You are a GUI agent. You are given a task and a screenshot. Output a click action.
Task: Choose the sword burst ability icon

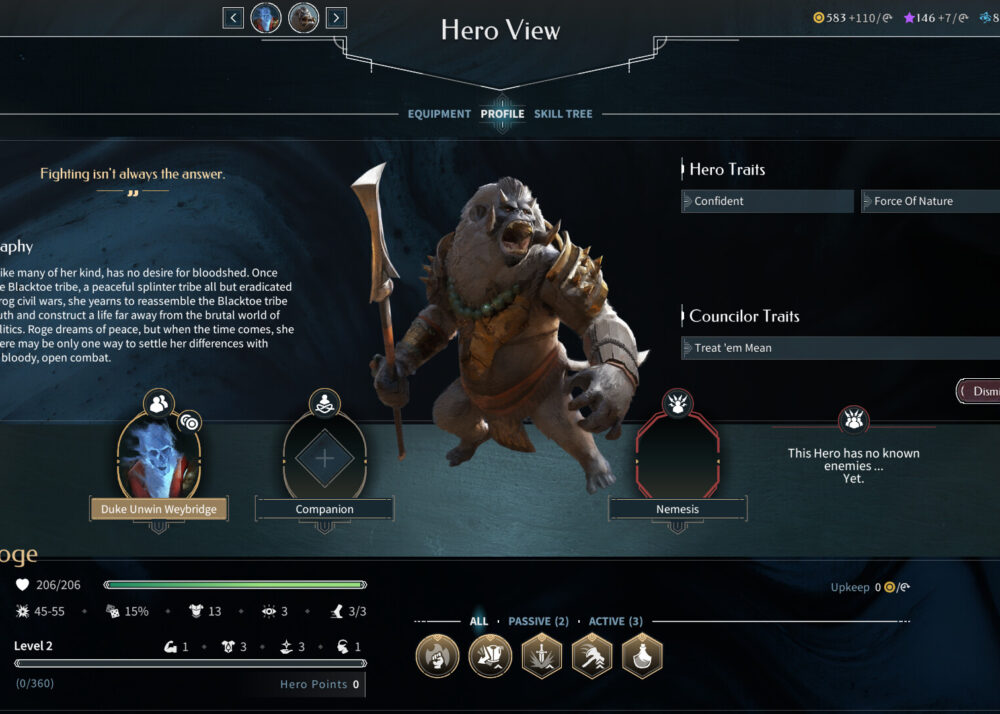(541, 657)
